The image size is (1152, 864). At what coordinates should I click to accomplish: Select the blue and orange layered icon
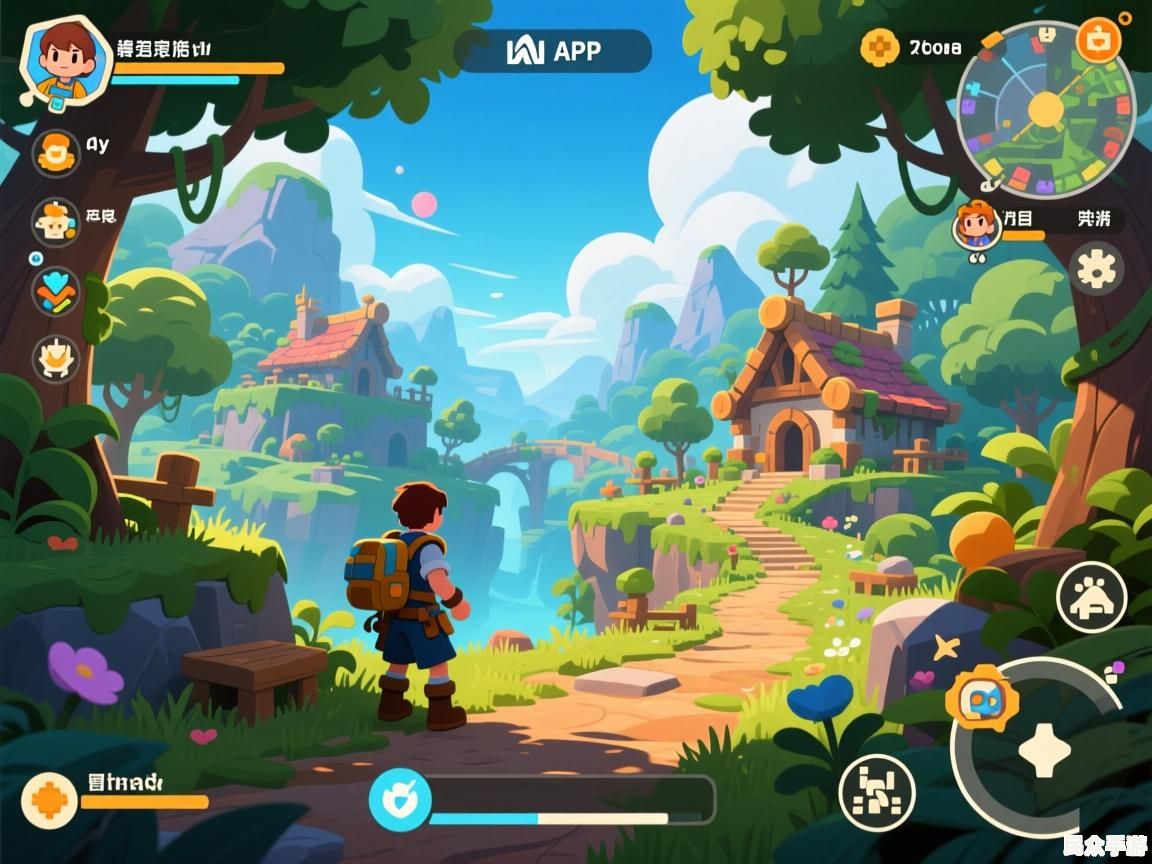55,291
